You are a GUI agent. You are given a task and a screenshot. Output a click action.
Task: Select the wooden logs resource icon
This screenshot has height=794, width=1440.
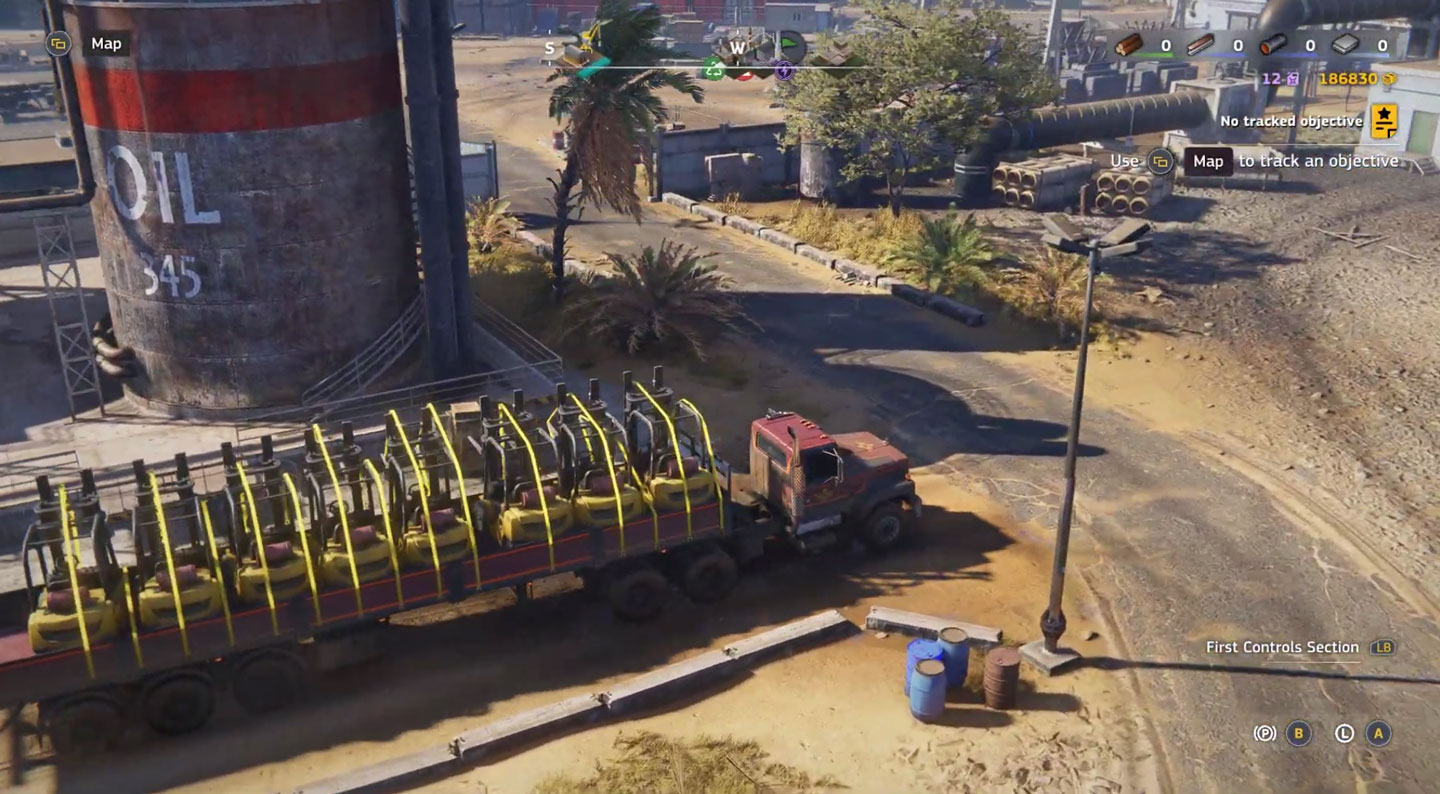(1129, 45)
